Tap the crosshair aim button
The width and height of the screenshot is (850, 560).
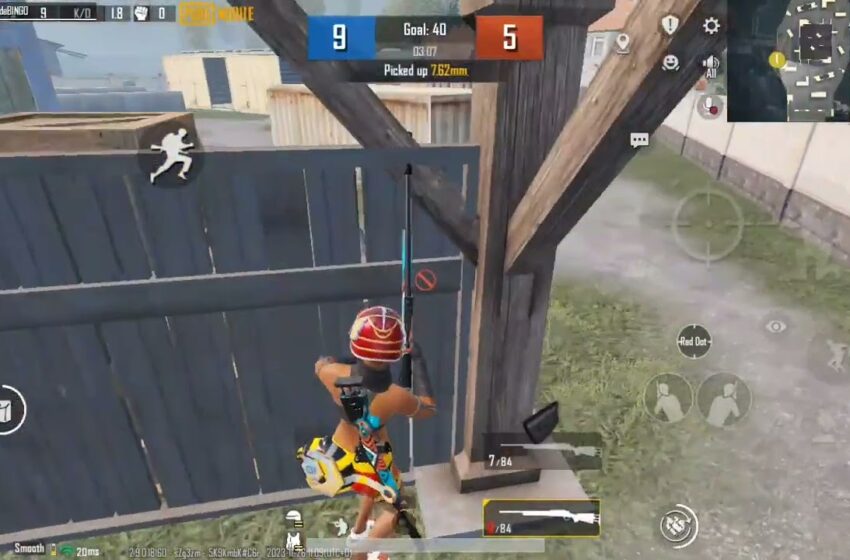point(707,225)
